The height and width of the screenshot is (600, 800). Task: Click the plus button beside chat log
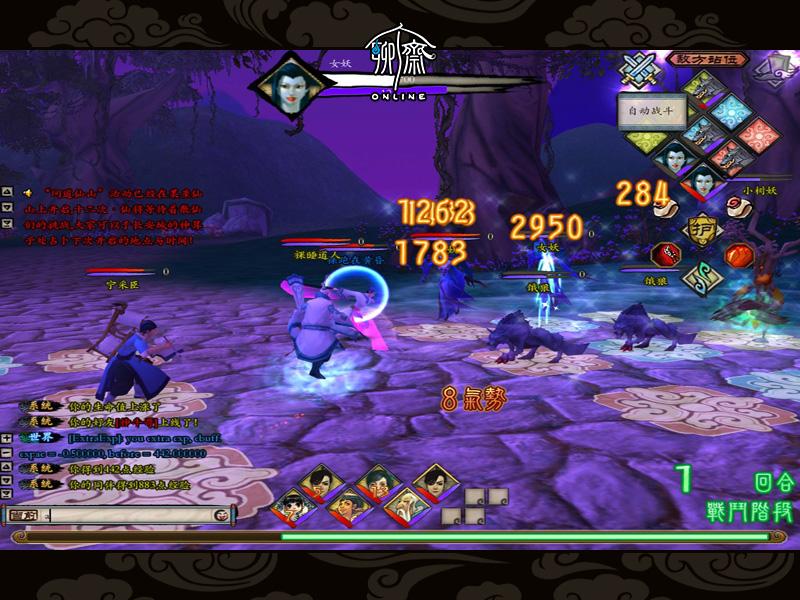pyautogui.click(x=8, y=439)
